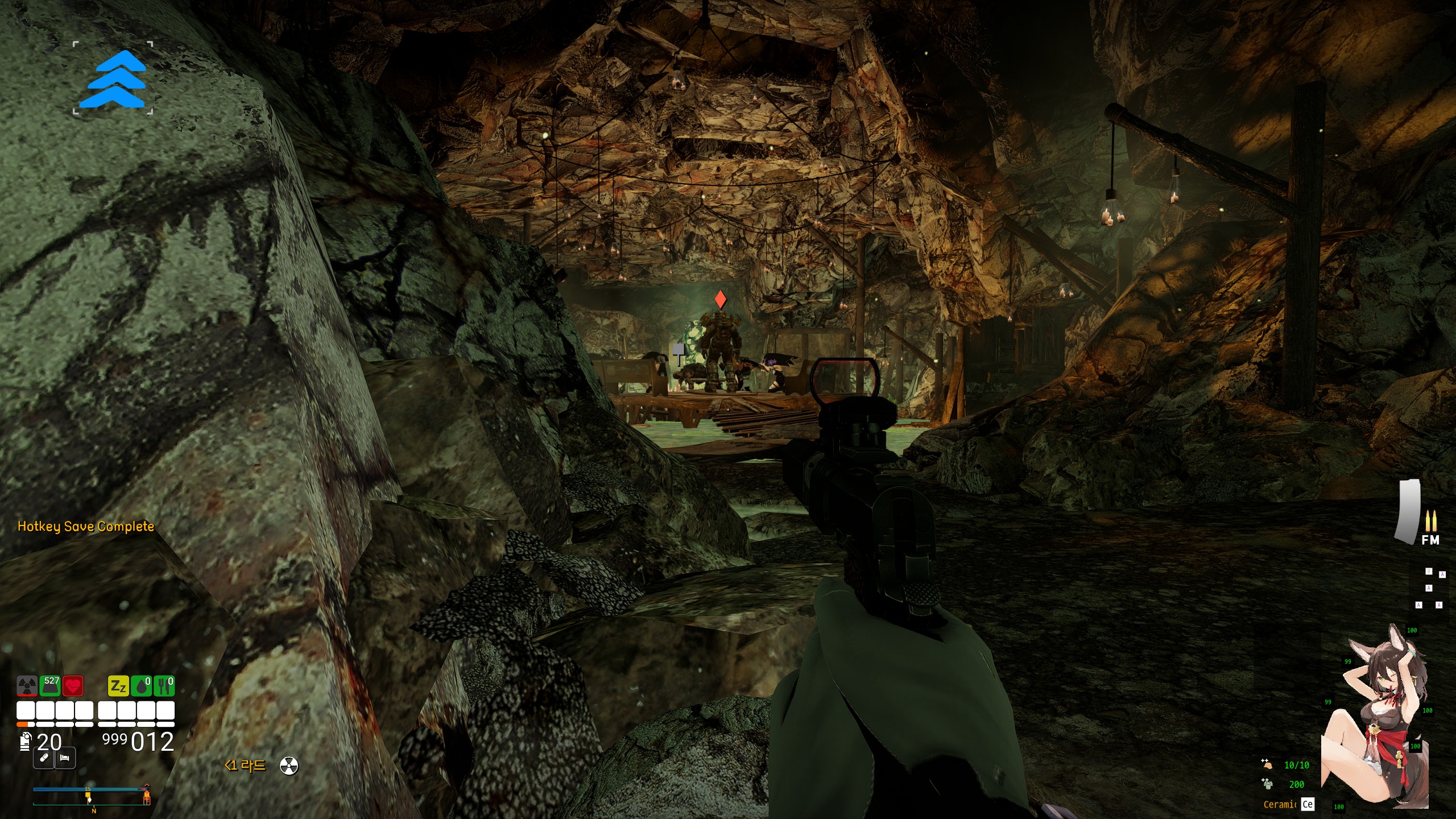Click the white radiation symbol near rads text
This screenshot has width=1456, height=819.
click(289, 766)
